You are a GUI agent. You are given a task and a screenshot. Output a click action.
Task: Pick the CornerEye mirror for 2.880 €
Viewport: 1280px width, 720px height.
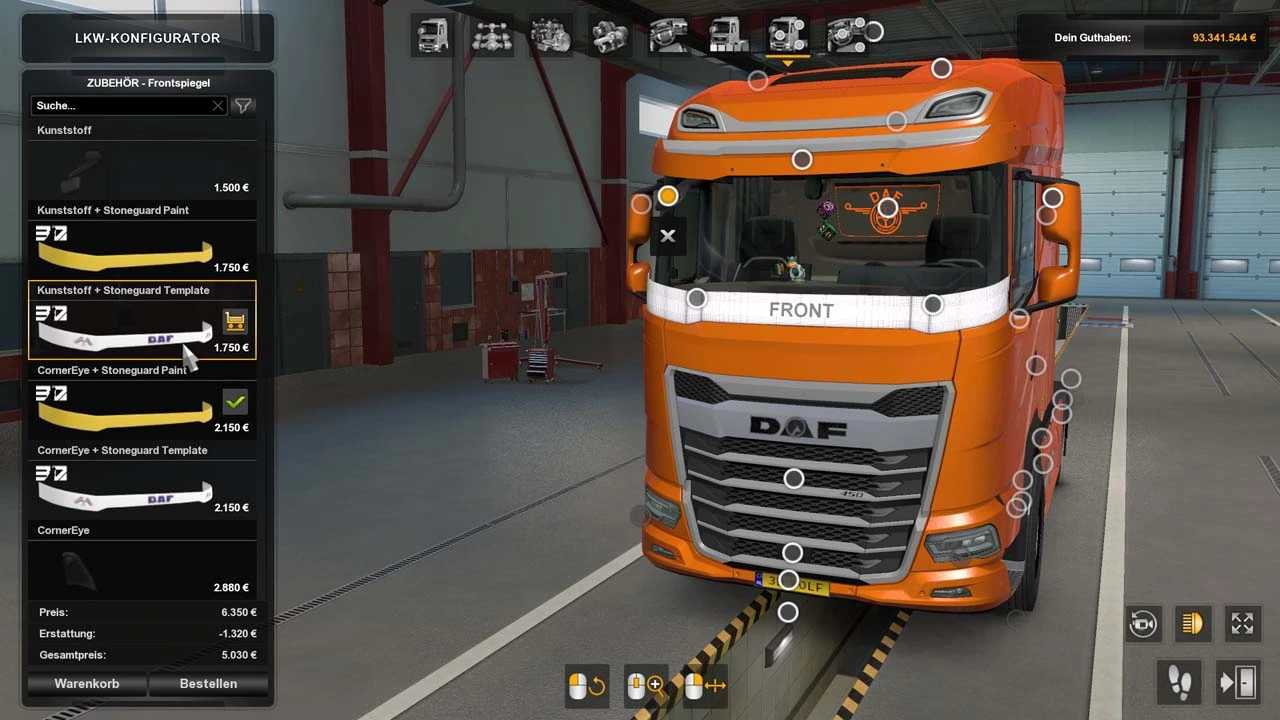click(x=142, y=568)
